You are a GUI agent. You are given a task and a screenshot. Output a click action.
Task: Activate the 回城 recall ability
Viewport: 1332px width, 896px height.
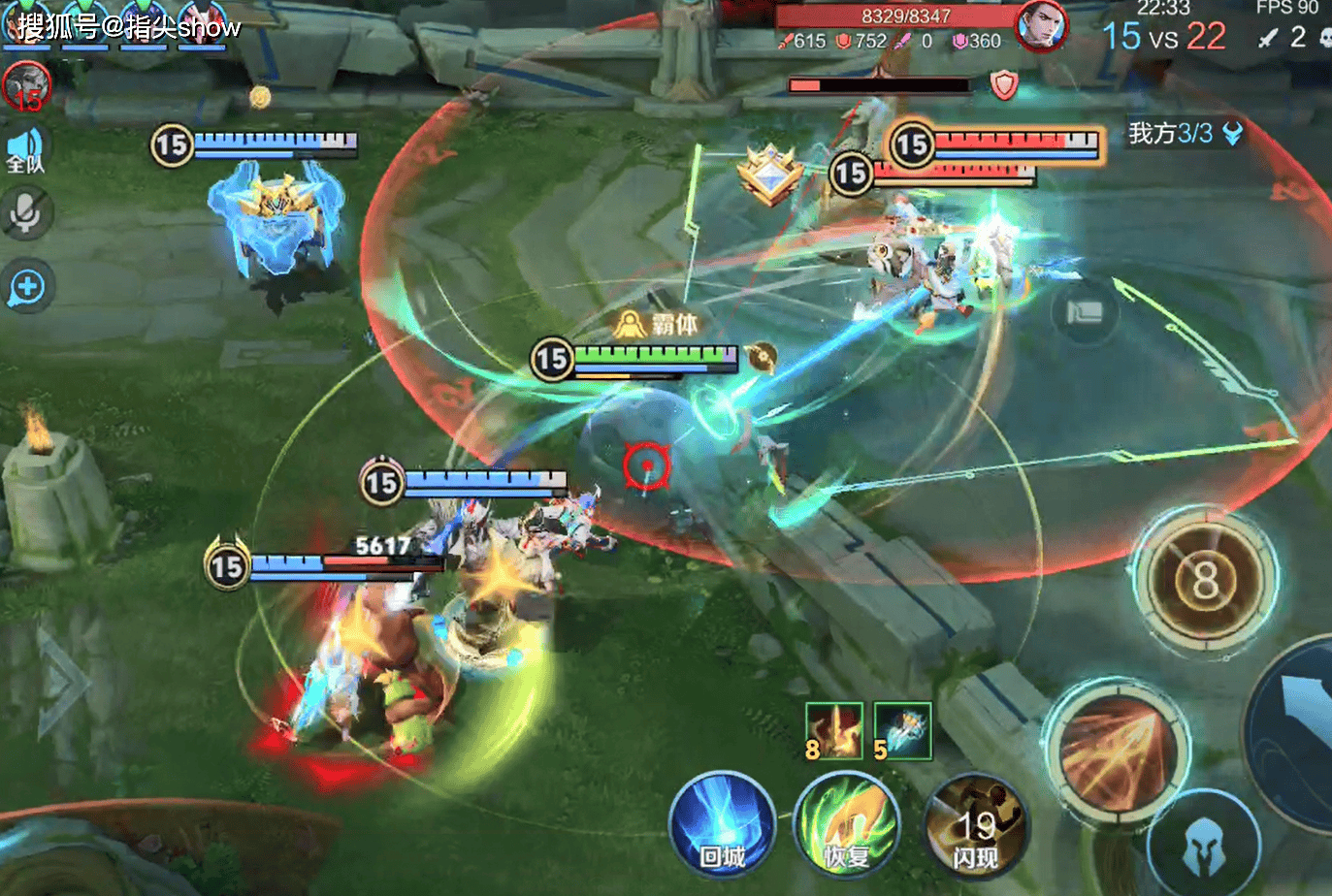click(723, 824)
